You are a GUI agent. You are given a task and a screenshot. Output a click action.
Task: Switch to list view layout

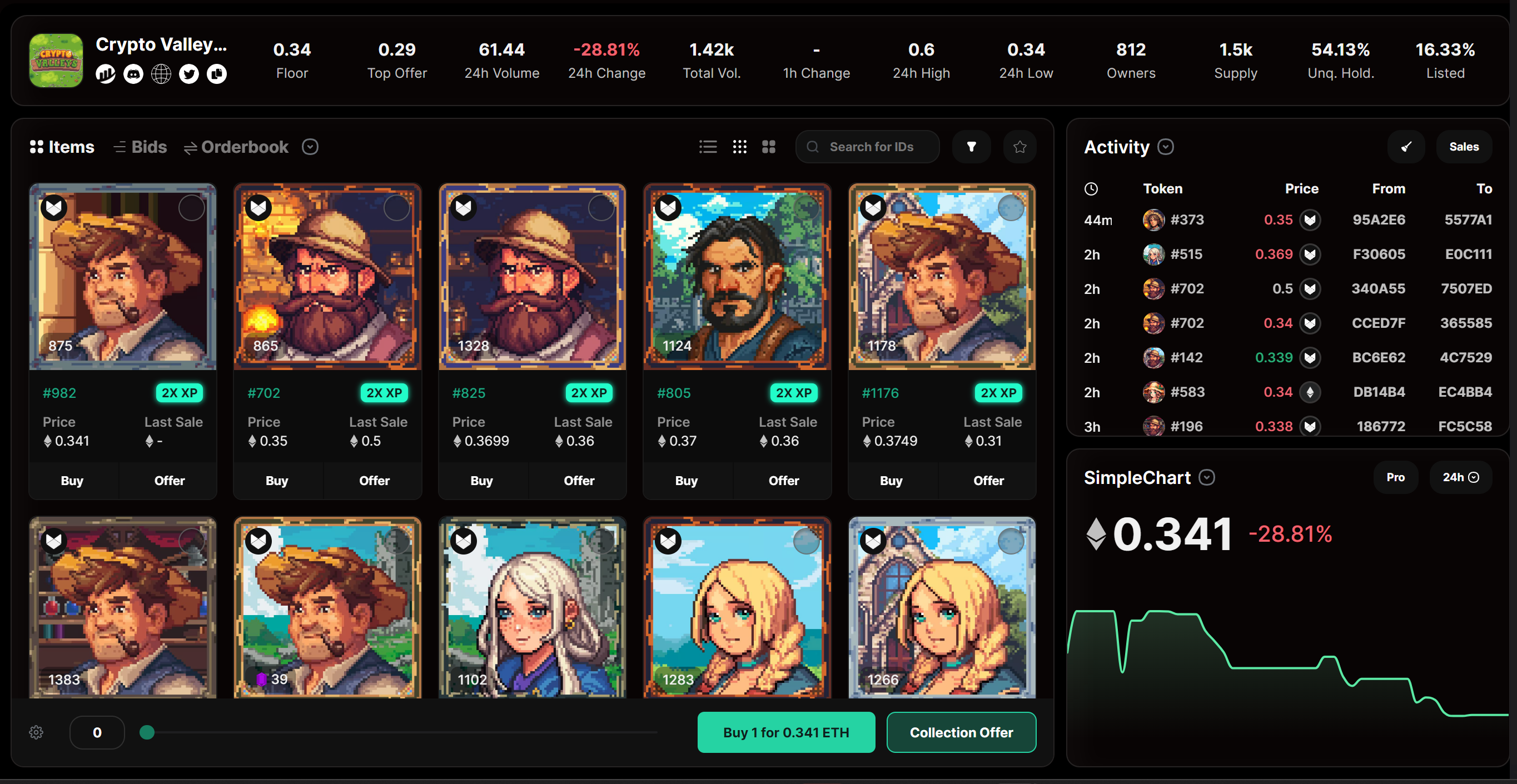pyautogui.click(x=708, y=147)
